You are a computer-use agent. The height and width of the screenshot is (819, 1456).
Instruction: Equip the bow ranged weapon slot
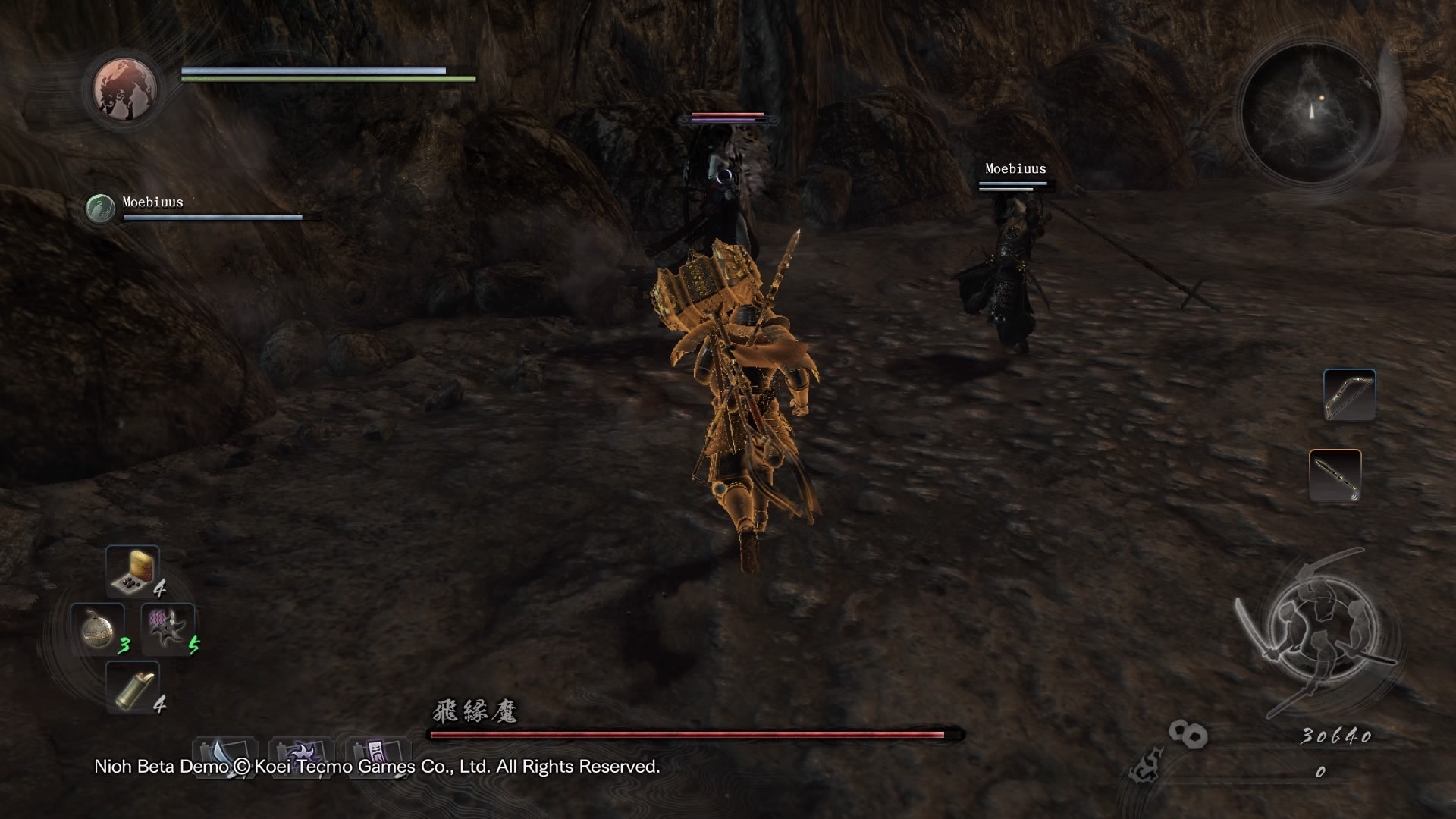coord(1348,395)
